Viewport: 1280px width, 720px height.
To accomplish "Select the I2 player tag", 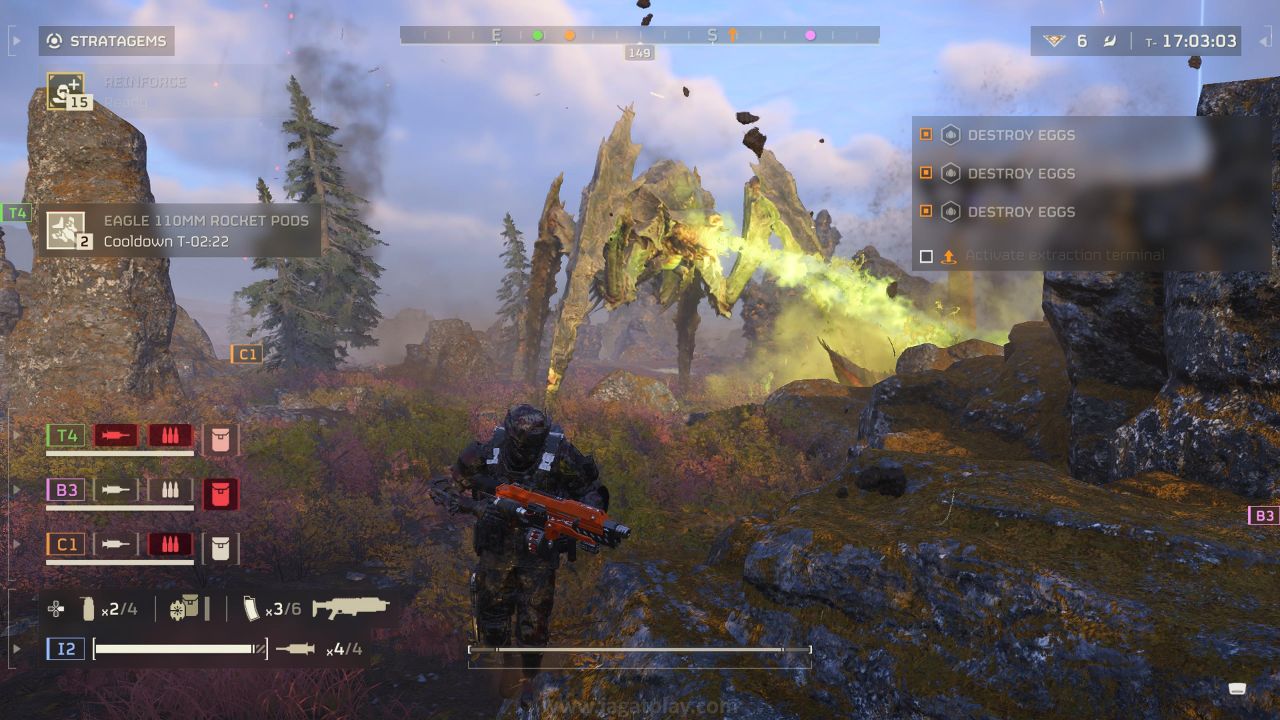I will (65, 649).
